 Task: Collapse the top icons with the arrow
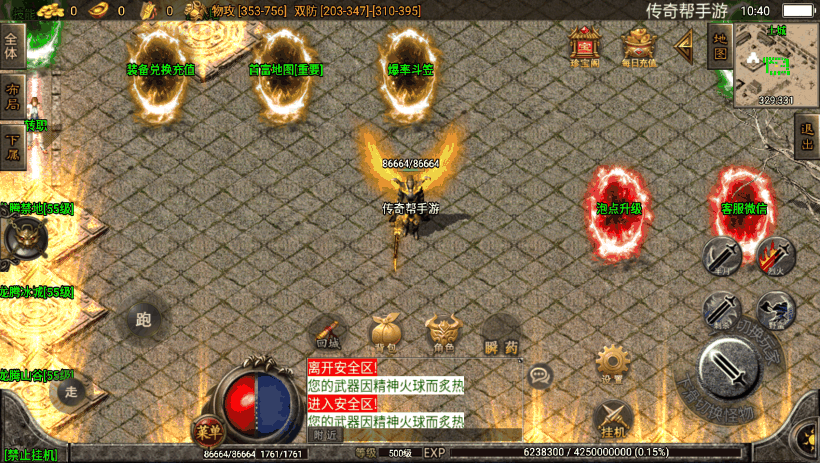(x=685, y=44)
